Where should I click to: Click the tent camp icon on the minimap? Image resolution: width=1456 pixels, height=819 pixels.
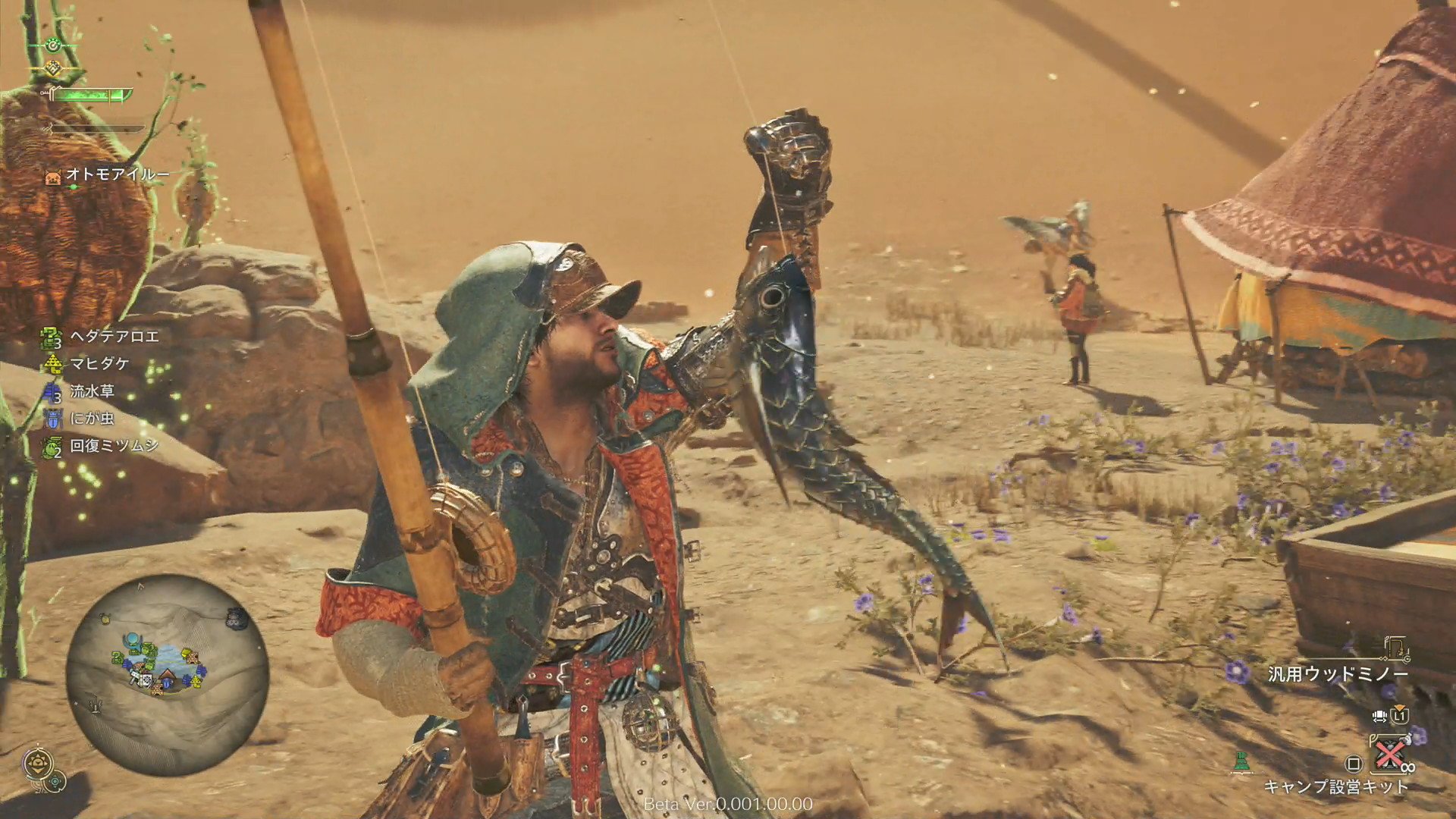(x=168, y=675)
